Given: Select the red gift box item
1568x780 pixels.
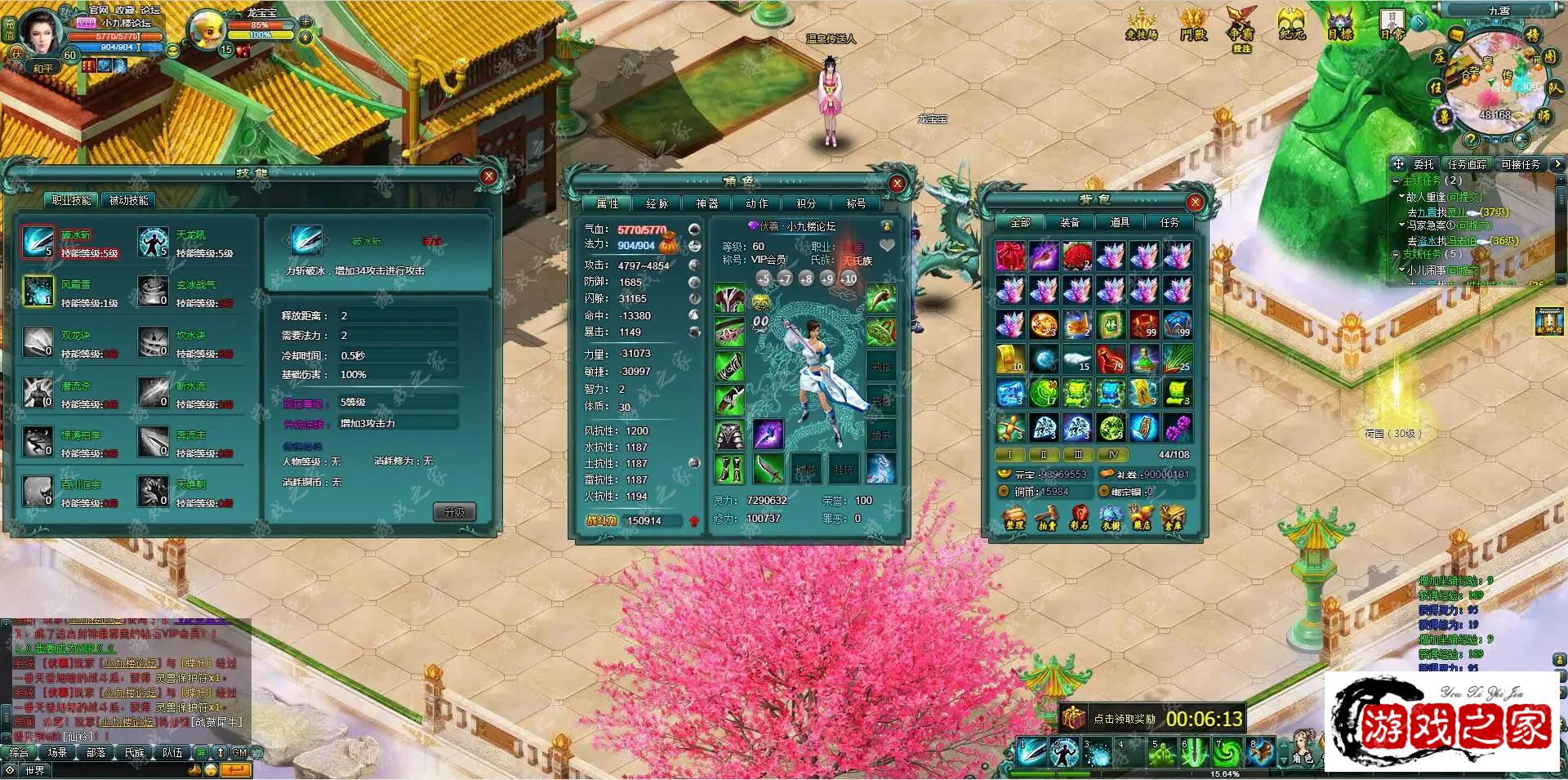Looking at the screenshot, I should [1010, 256].
